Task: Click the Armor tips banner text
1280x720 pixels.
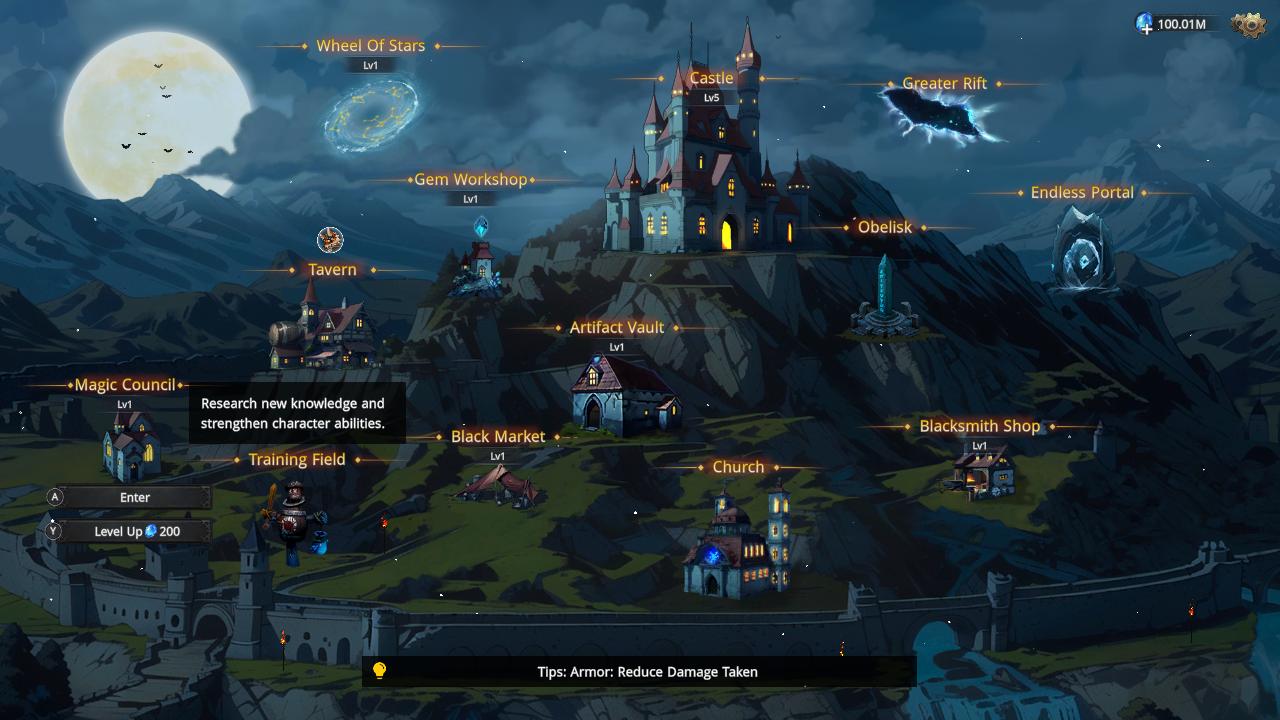Action: [649, 671]
